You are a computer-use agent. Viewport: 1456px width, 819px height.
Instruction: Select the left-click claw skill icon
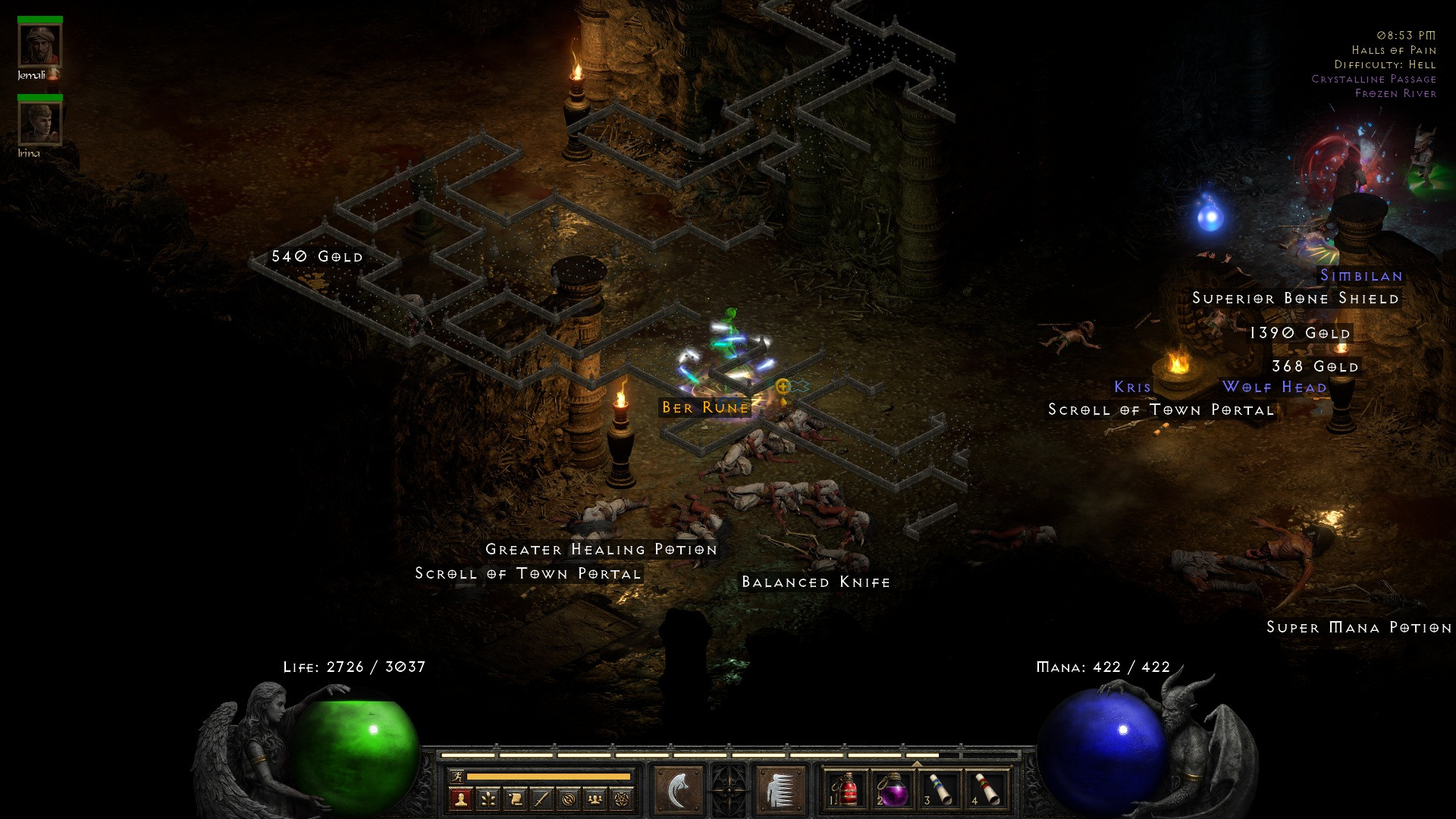click(678, 790)
